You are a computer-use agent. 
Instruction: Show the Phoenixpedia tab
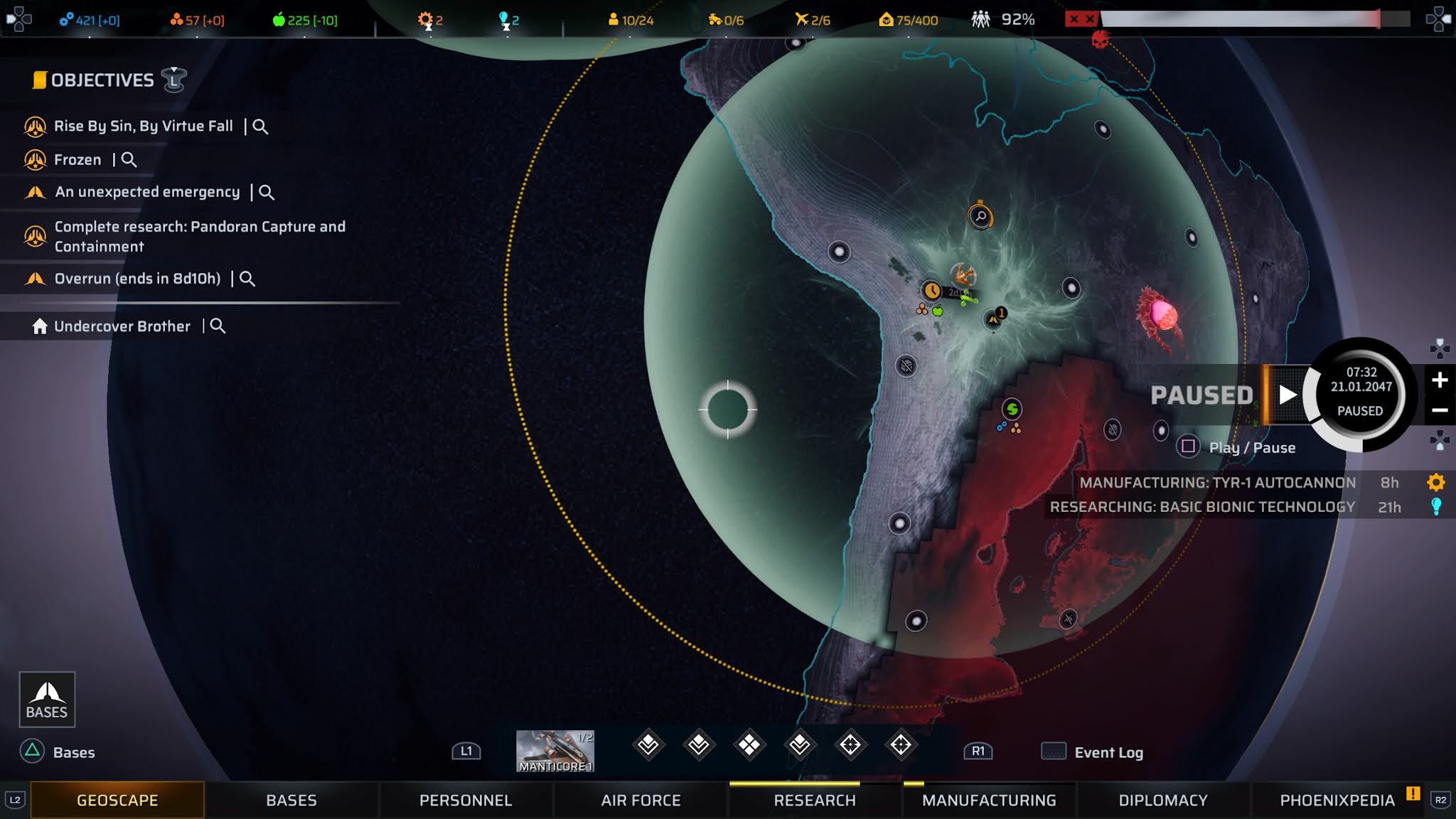1337,801
